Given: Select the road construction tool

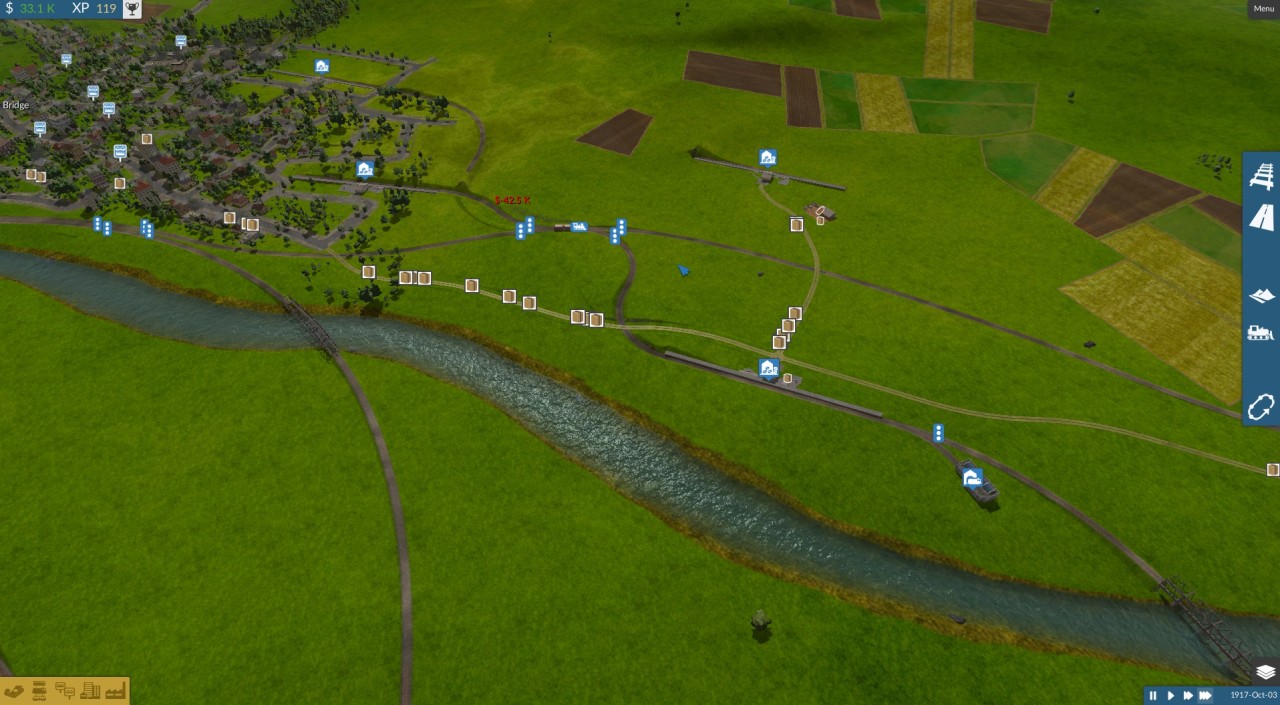Looking at the screenshot, I should pos(1262,217).
